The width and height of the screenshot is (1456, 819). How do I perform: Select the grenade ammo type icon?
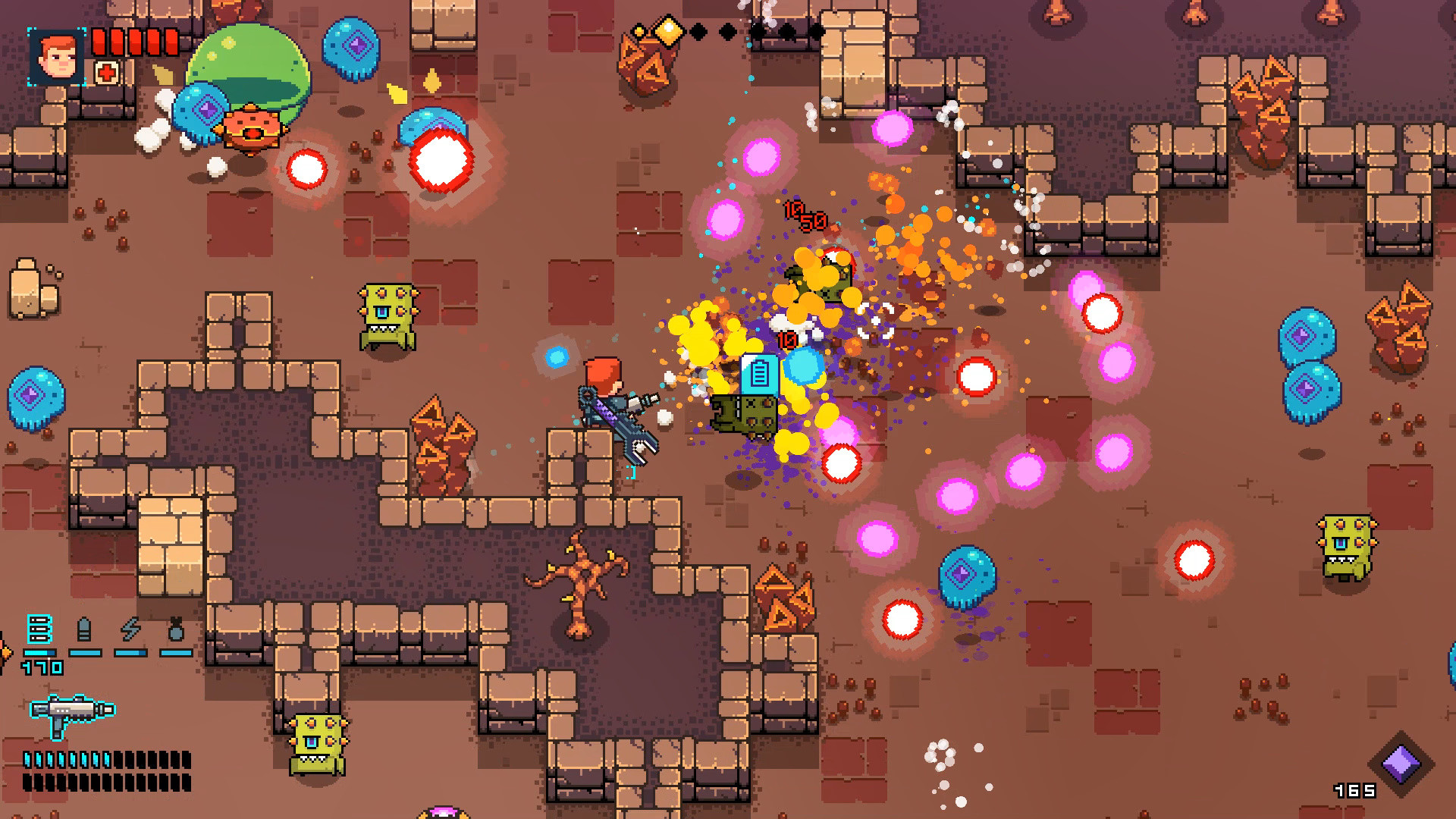click(176, 627)
